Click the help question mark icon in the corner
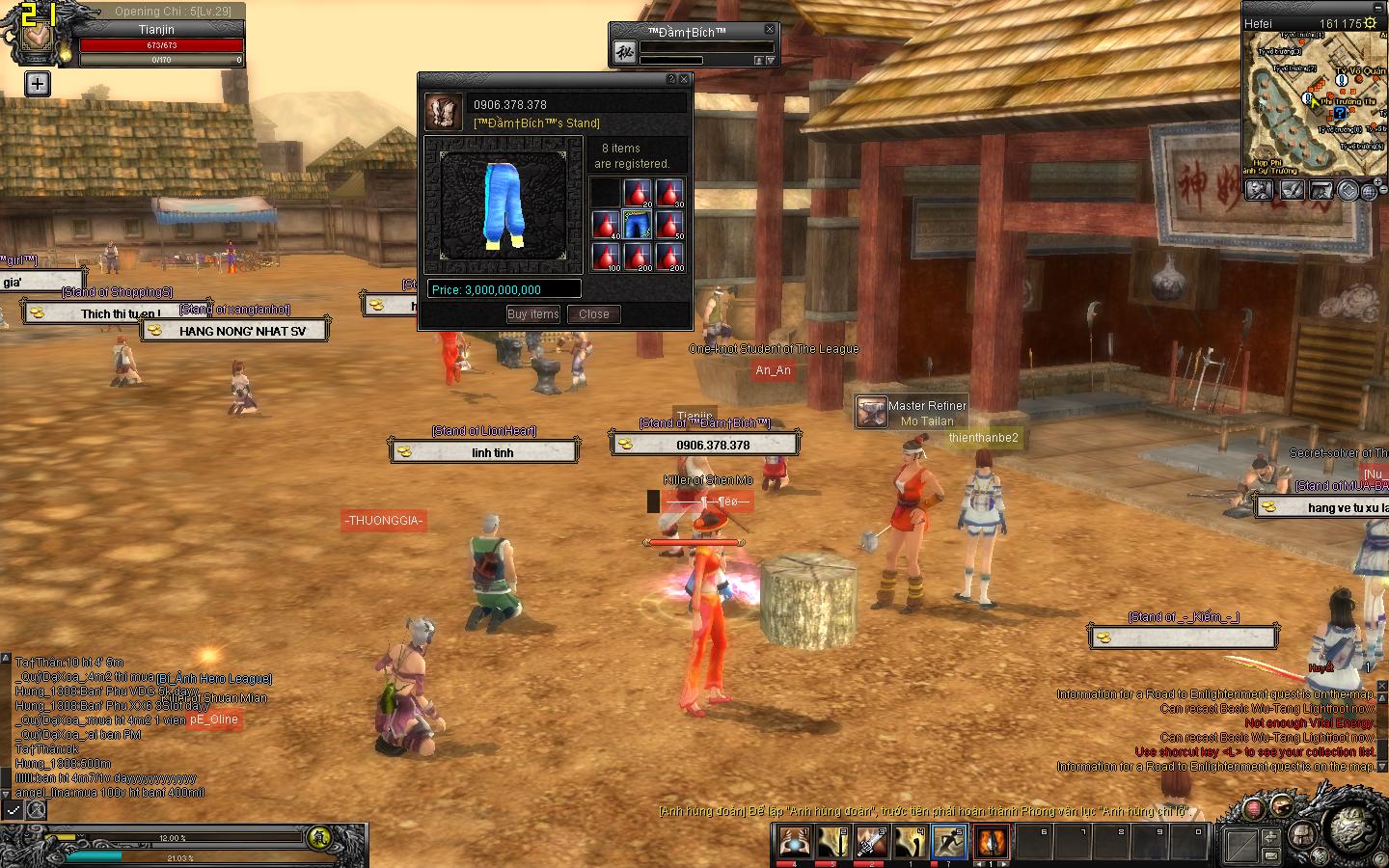Image resolution: width=1389 pixels, height=868 pixels. pos(1379,858)
